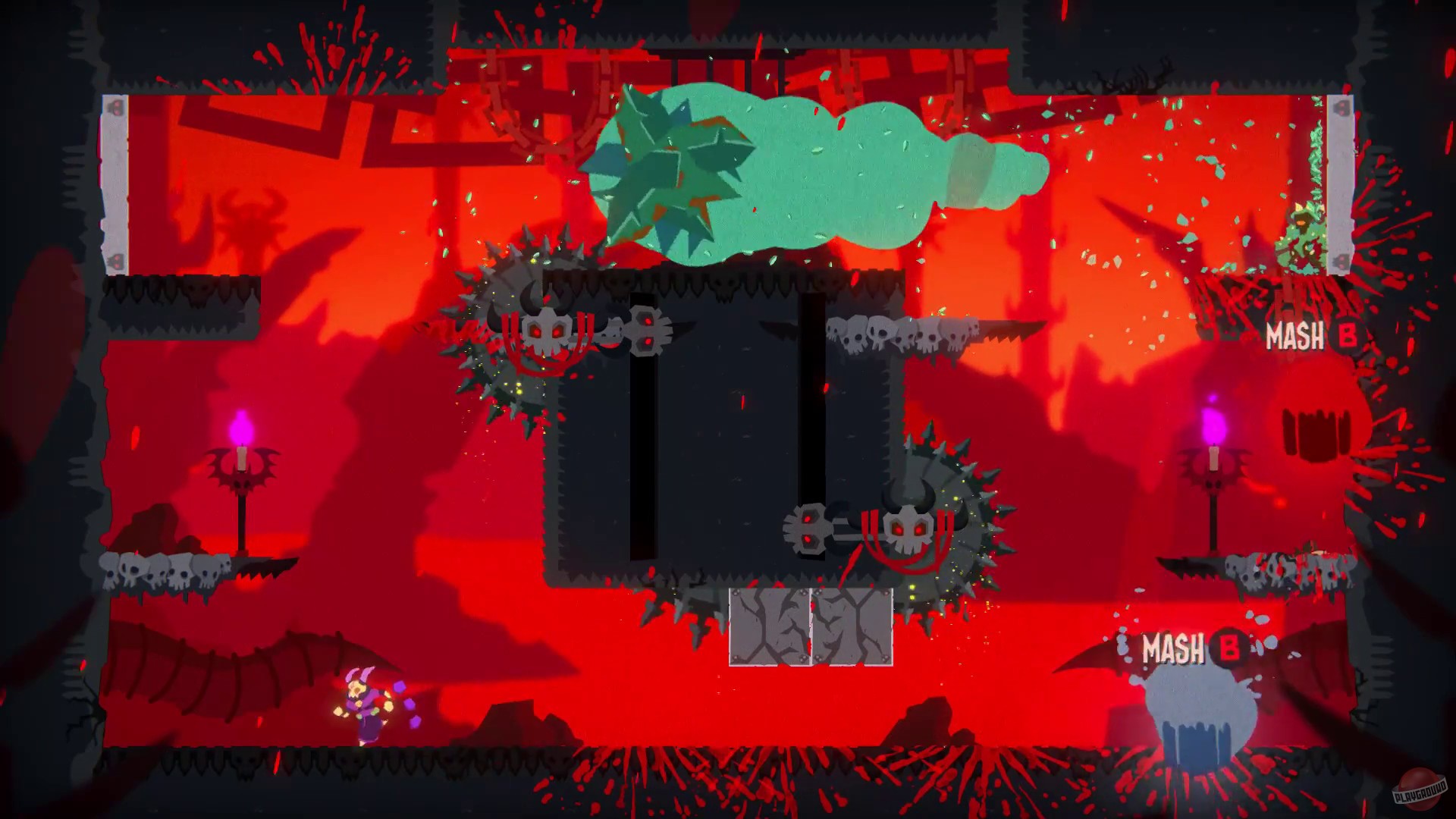Toggle the red B button of the lower MASH prompt

1231,648
